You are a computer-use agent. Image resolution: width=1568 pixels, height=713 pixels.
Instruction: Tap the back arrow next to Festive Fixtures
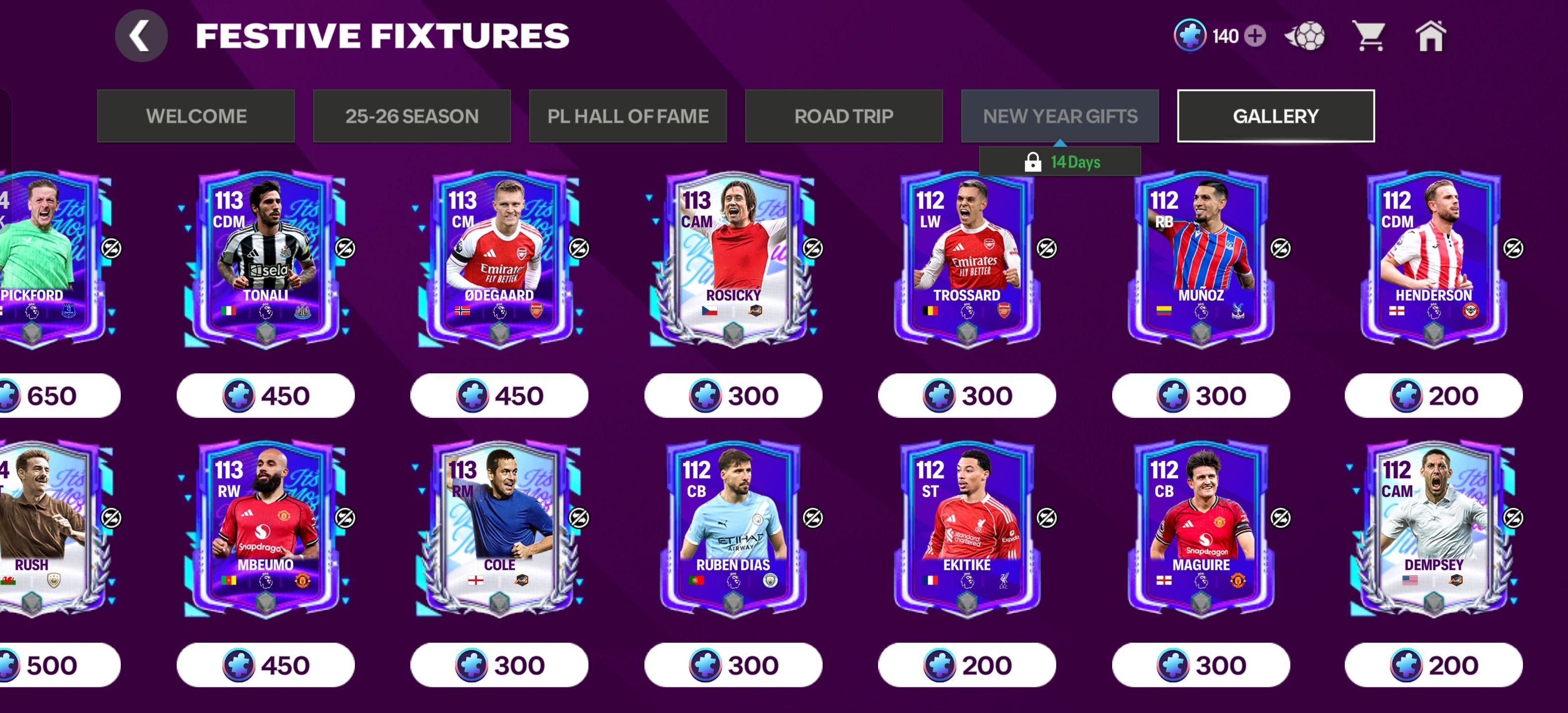click(x=142, y=34)
